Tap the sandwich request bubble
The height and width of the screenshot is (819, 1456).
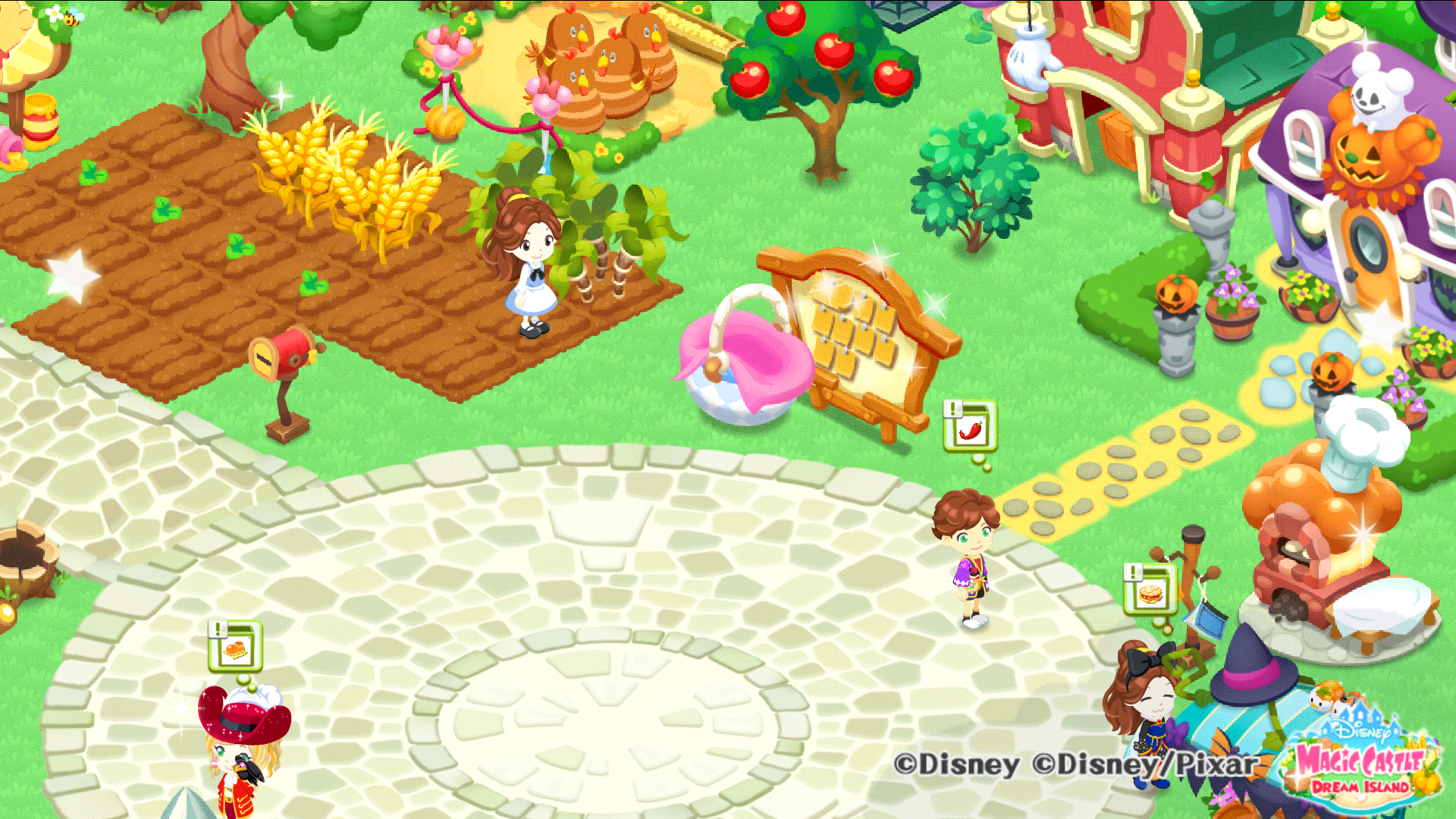[1150, 590]
